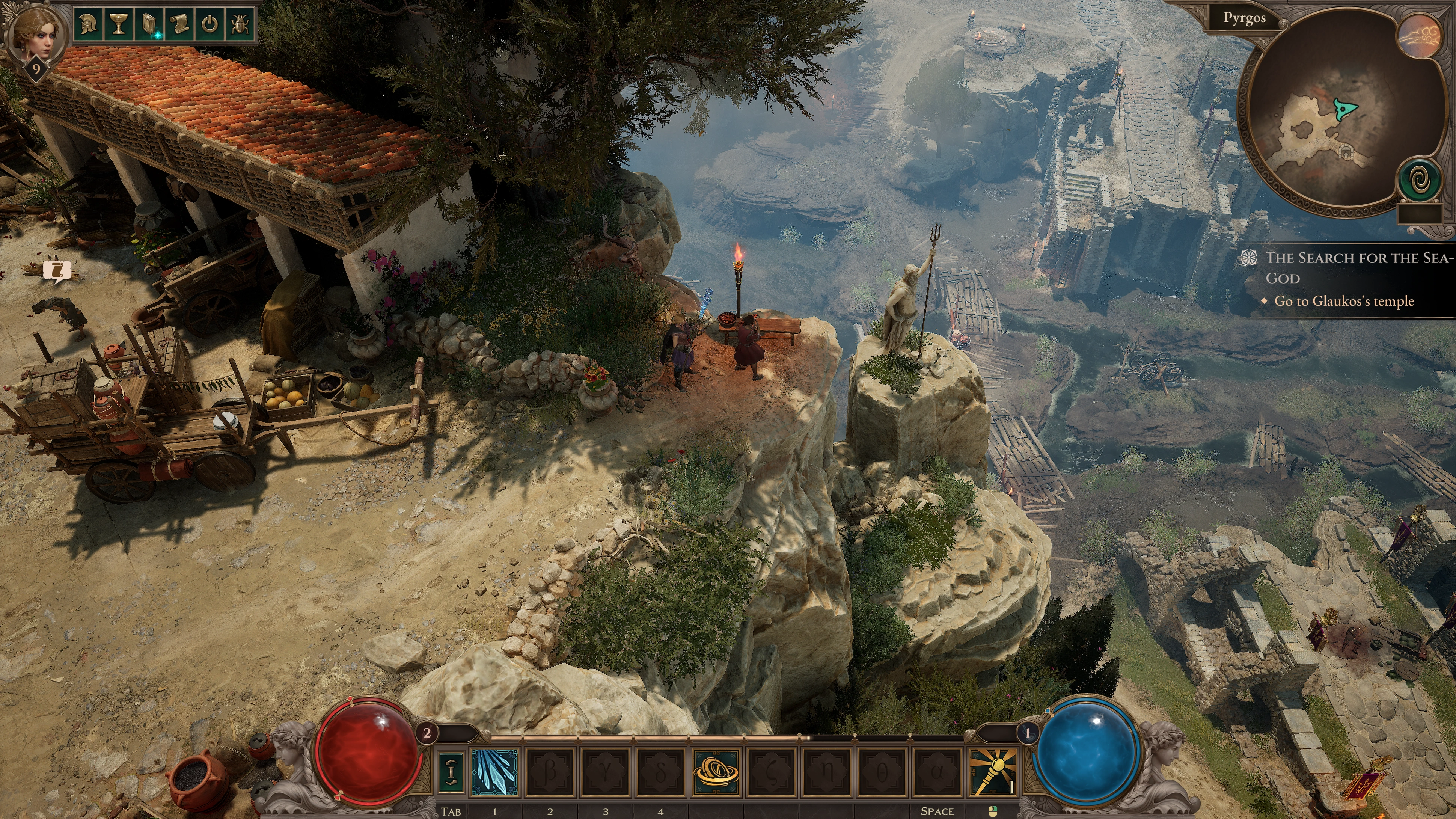Click the power button menu icon
This screenshot has width=1456, height=819.
[x=210, y=24]
